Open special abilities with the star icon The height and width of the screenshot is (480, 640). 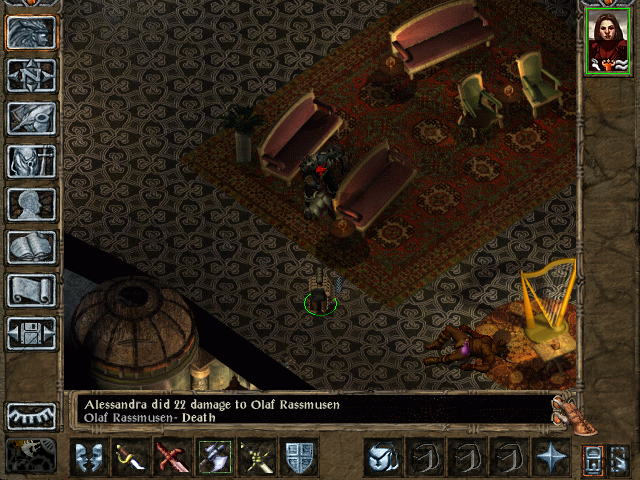pos(550,457)
